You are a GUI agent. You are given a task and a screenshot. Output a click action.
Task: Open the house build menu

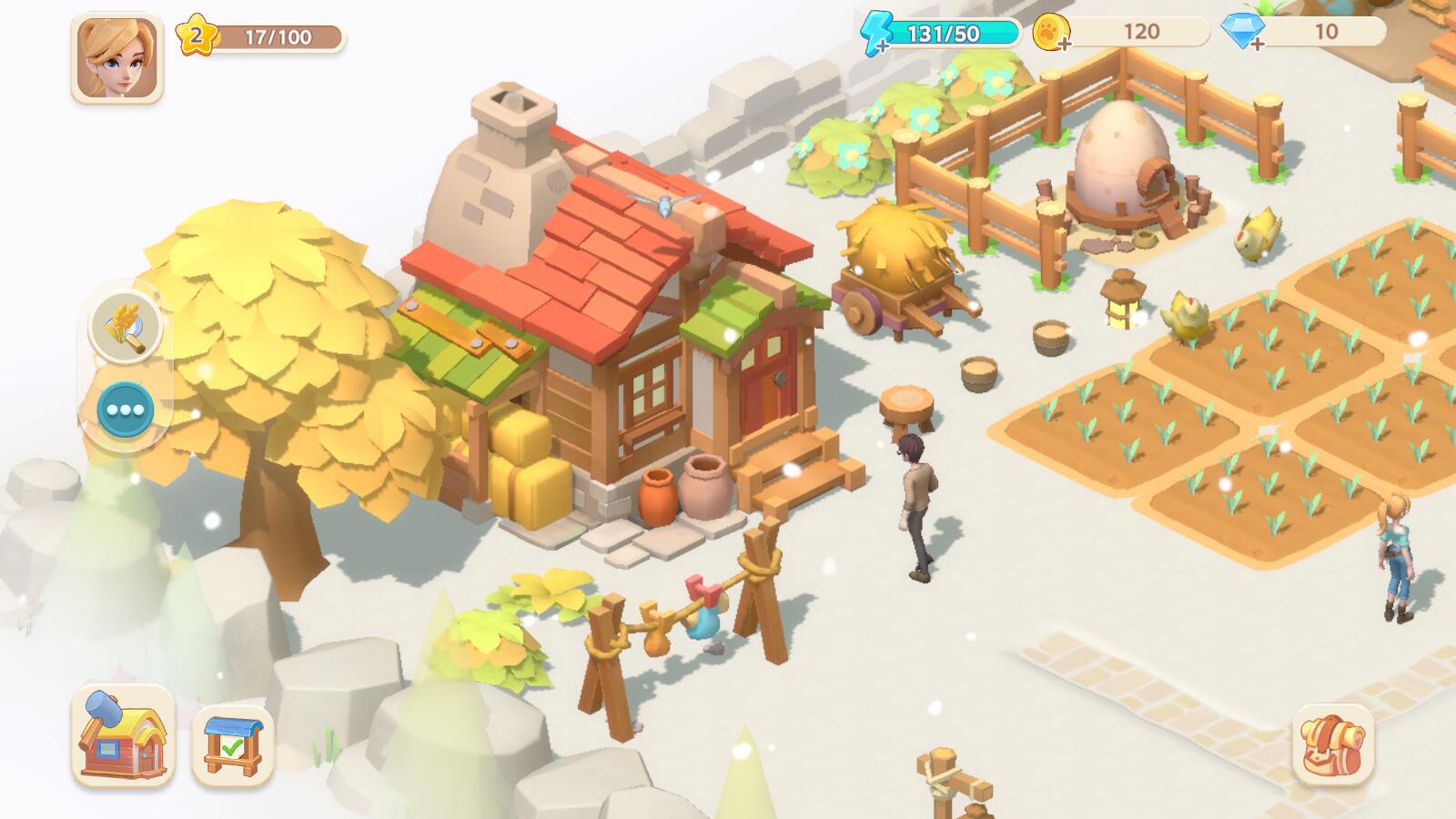point(123,735)
